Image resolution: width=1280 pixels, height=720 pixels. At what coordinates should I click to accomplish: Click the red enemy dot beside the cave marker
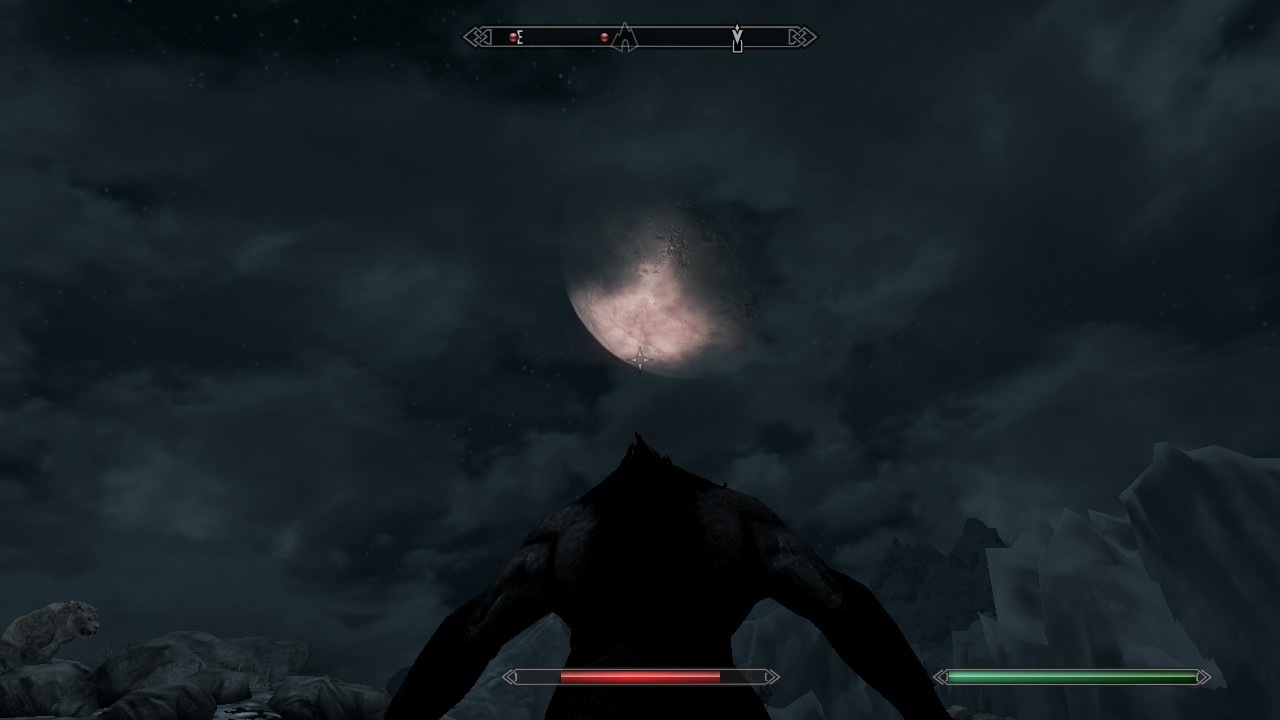(604, 38)
